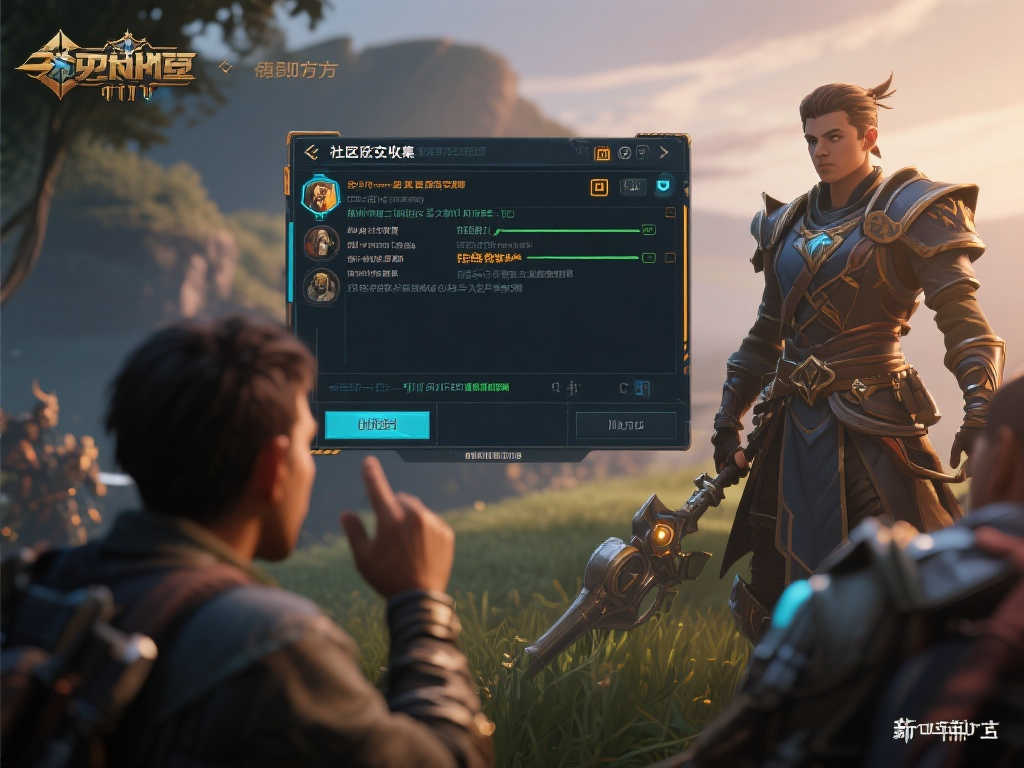Click the small green box ending the first green bar
The width and height of the screenshot is (1024, 768).
(x=648, y=230)
